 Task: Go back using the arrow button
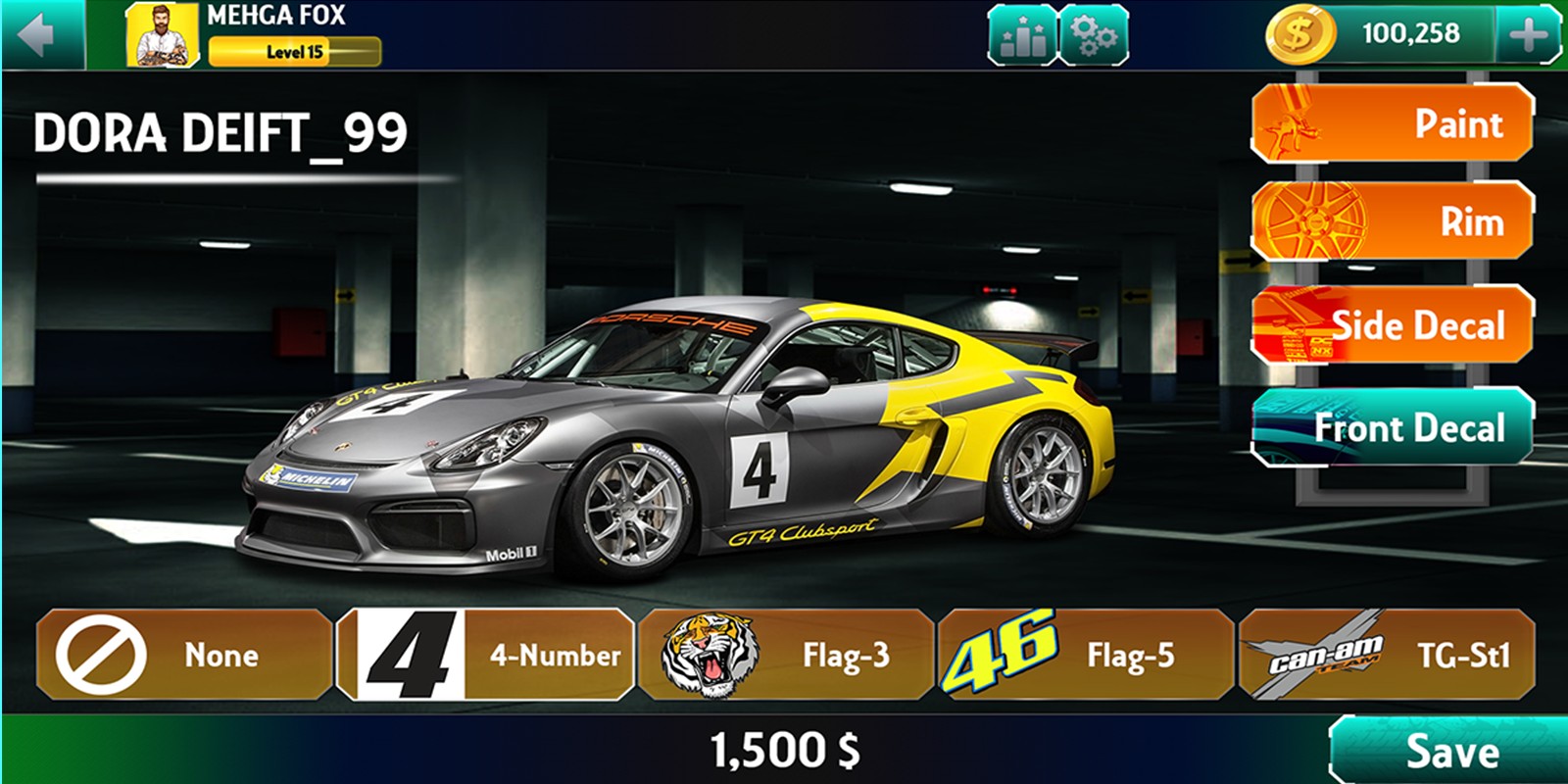tap(37, 35)
